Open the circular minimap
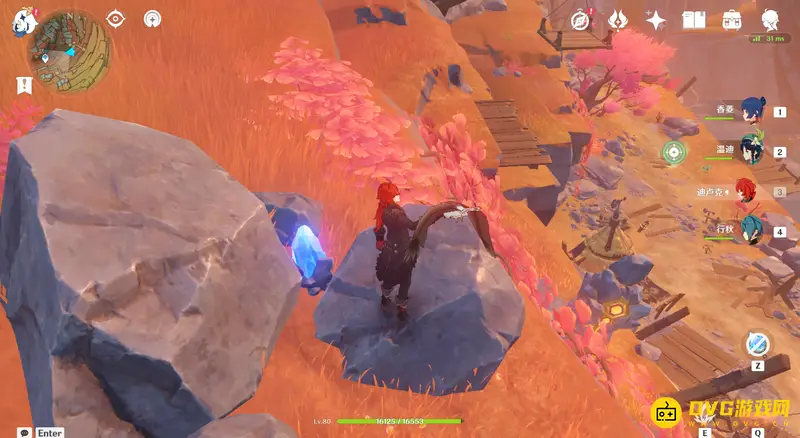The width and height of the screenshot is (800, 438). click(70, 45)
